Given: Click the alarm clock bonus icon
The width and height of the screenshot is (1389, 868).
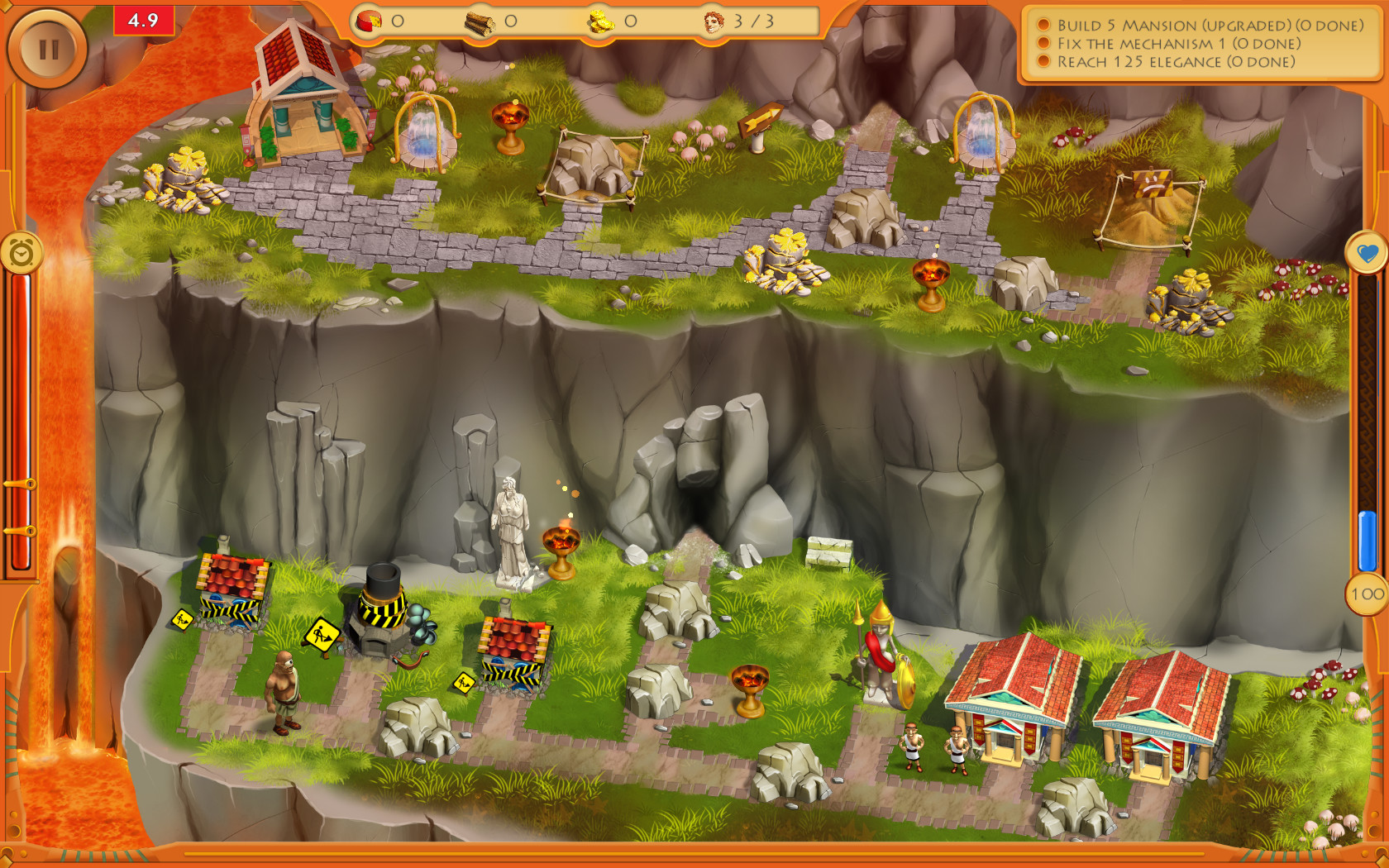Looking at the screenshot, I should pos(22,253).
